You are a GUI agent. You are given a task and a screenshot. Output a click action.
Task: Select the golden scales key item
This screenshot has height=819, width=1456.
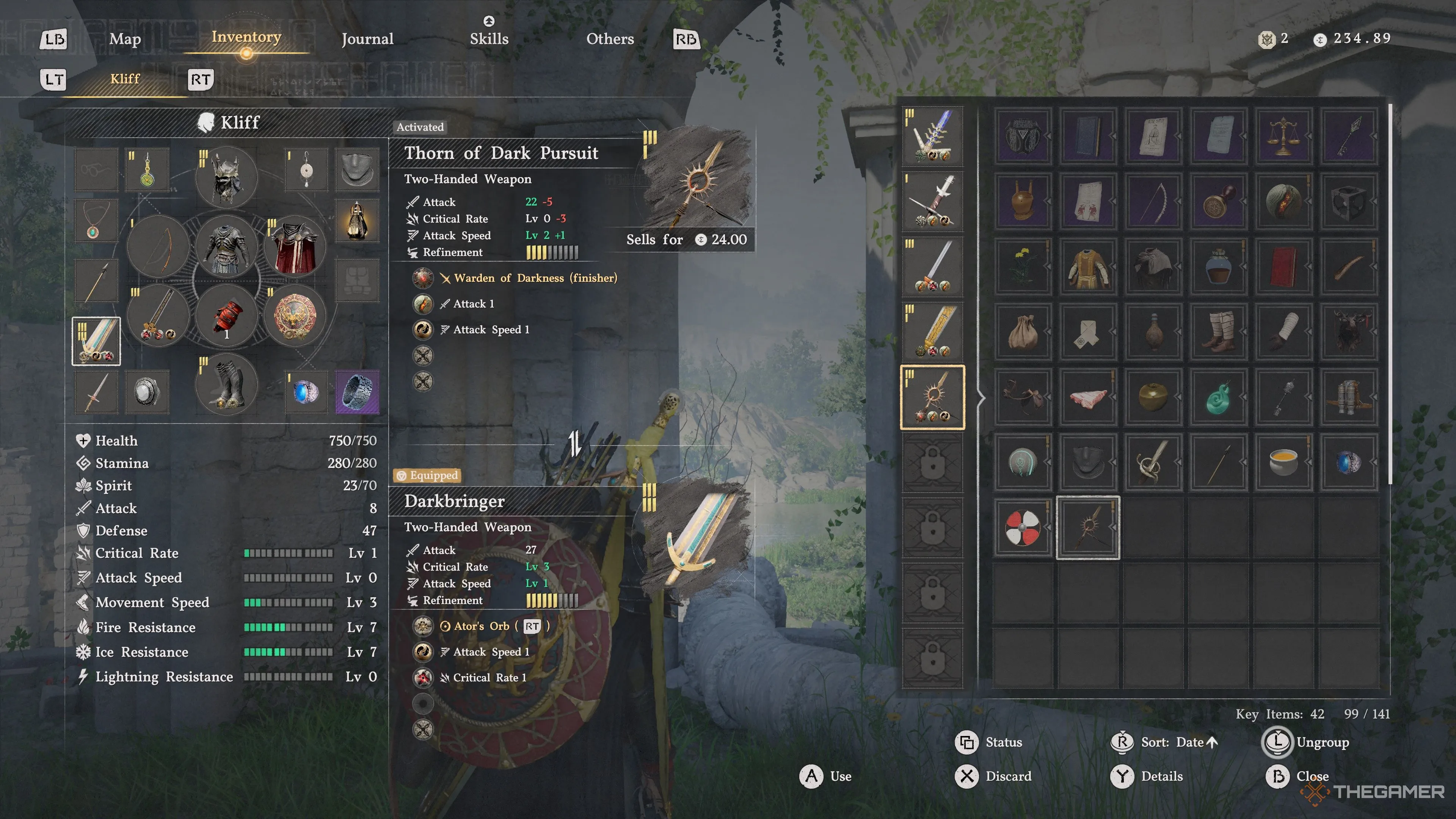pyautogui.click(x=1283, y=136)
